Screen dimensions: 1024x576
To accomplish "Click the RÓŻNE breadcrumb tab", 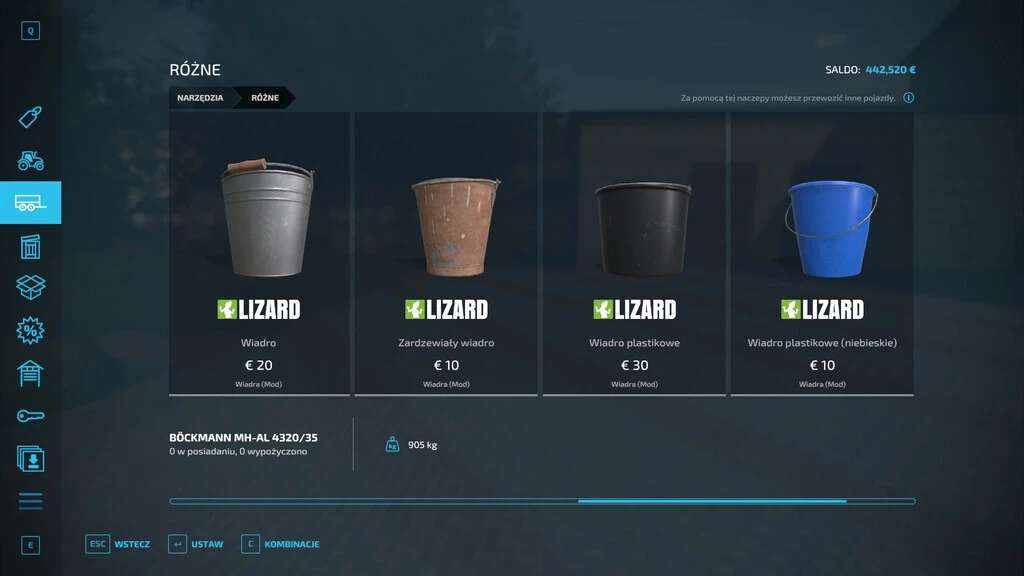I will click(x=265, y=98).
